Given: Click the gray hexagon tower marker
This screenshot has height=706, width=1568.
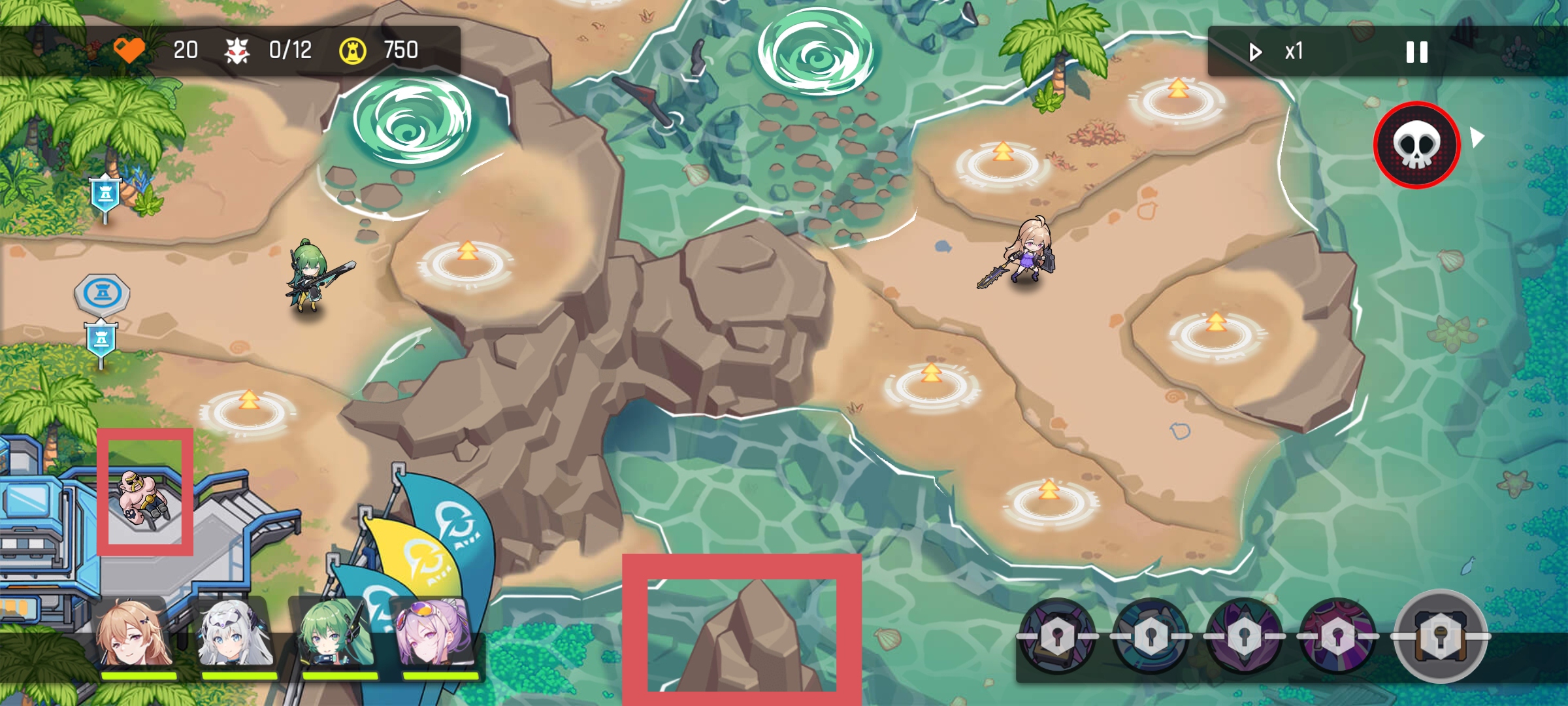Looking at the screenshot, I should (x=102, y=294).
